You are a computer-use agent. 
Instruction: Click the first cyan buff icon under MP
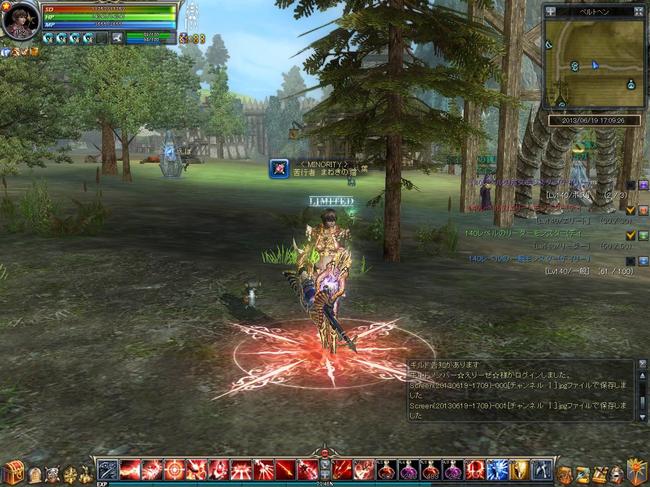coord(48,38)
